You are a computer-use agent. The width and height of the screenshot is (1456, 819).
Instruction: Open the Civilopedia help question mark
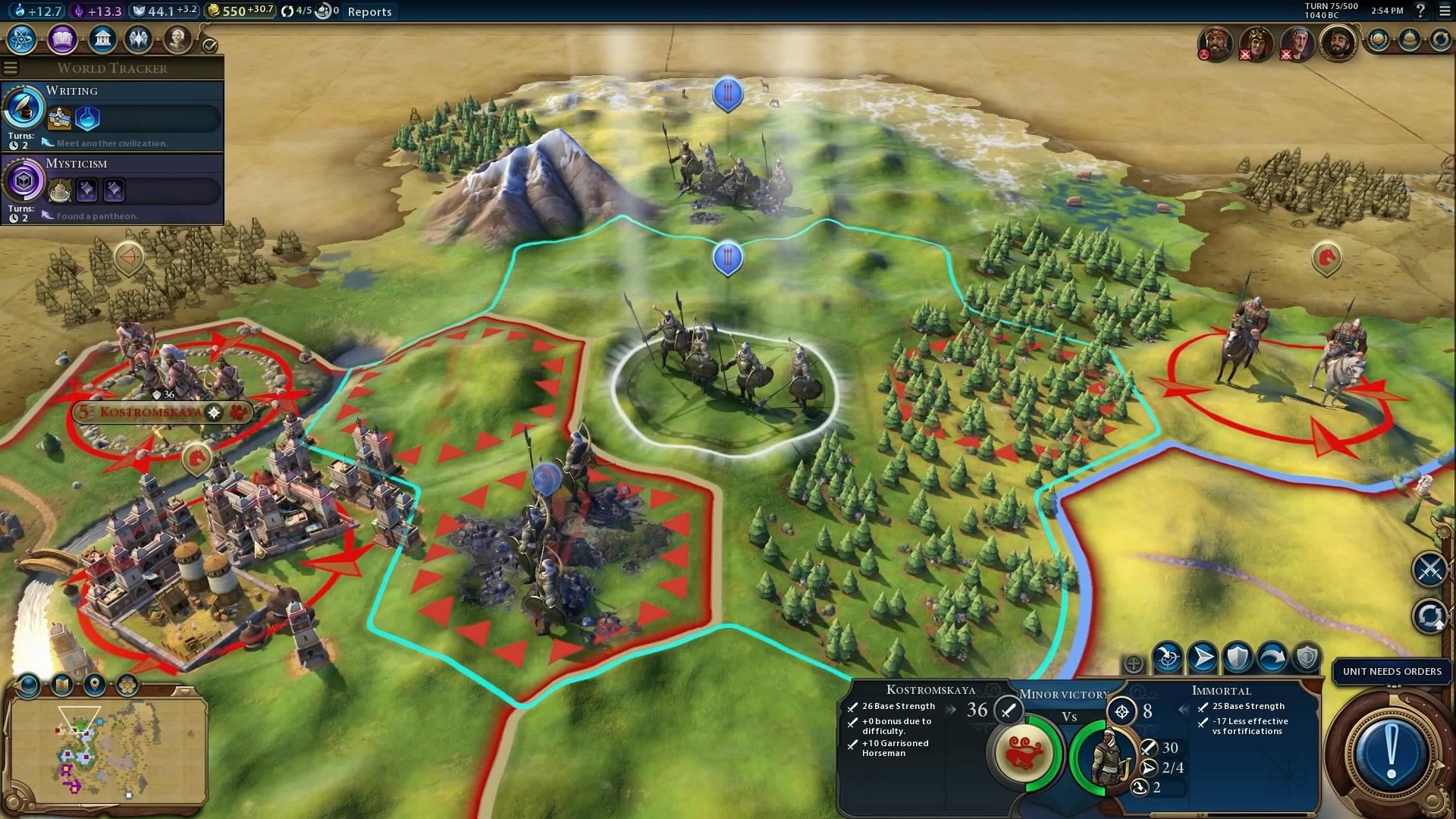tap(1420, 11)
